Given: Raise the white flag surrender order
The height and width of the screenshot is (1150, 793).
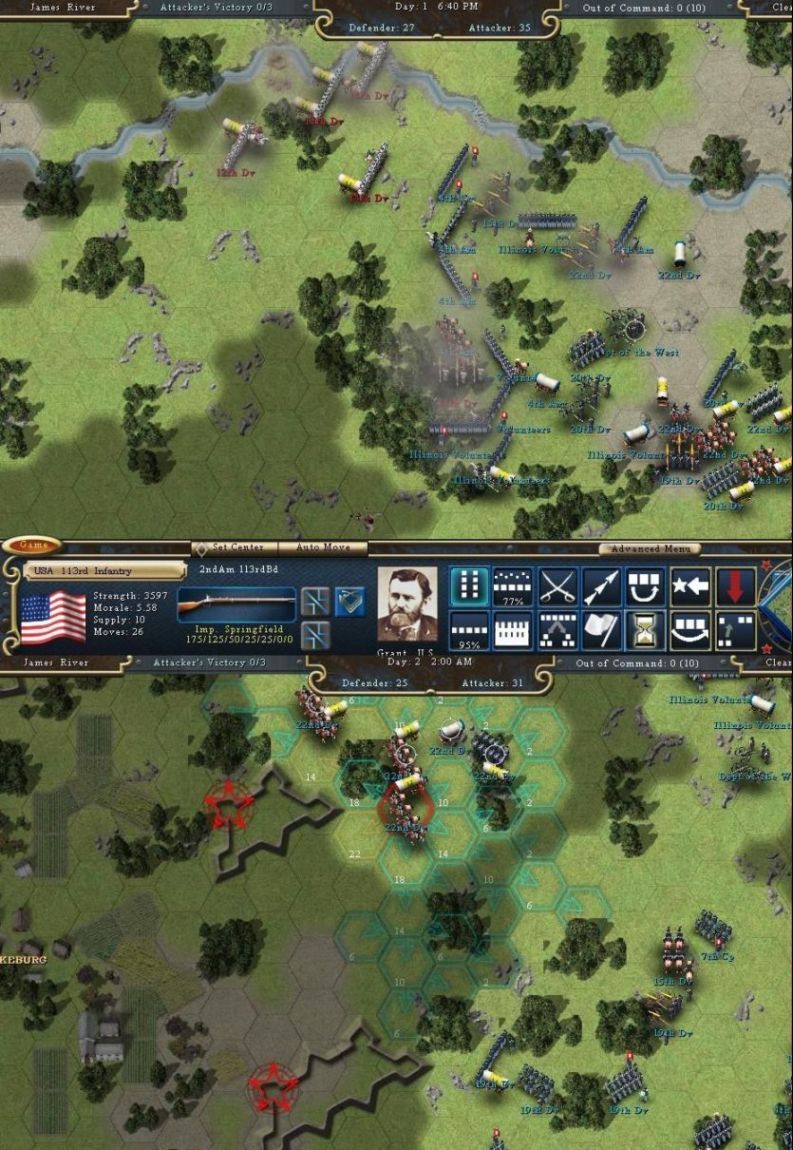Looking at the screenshot, I should [601, 631].
